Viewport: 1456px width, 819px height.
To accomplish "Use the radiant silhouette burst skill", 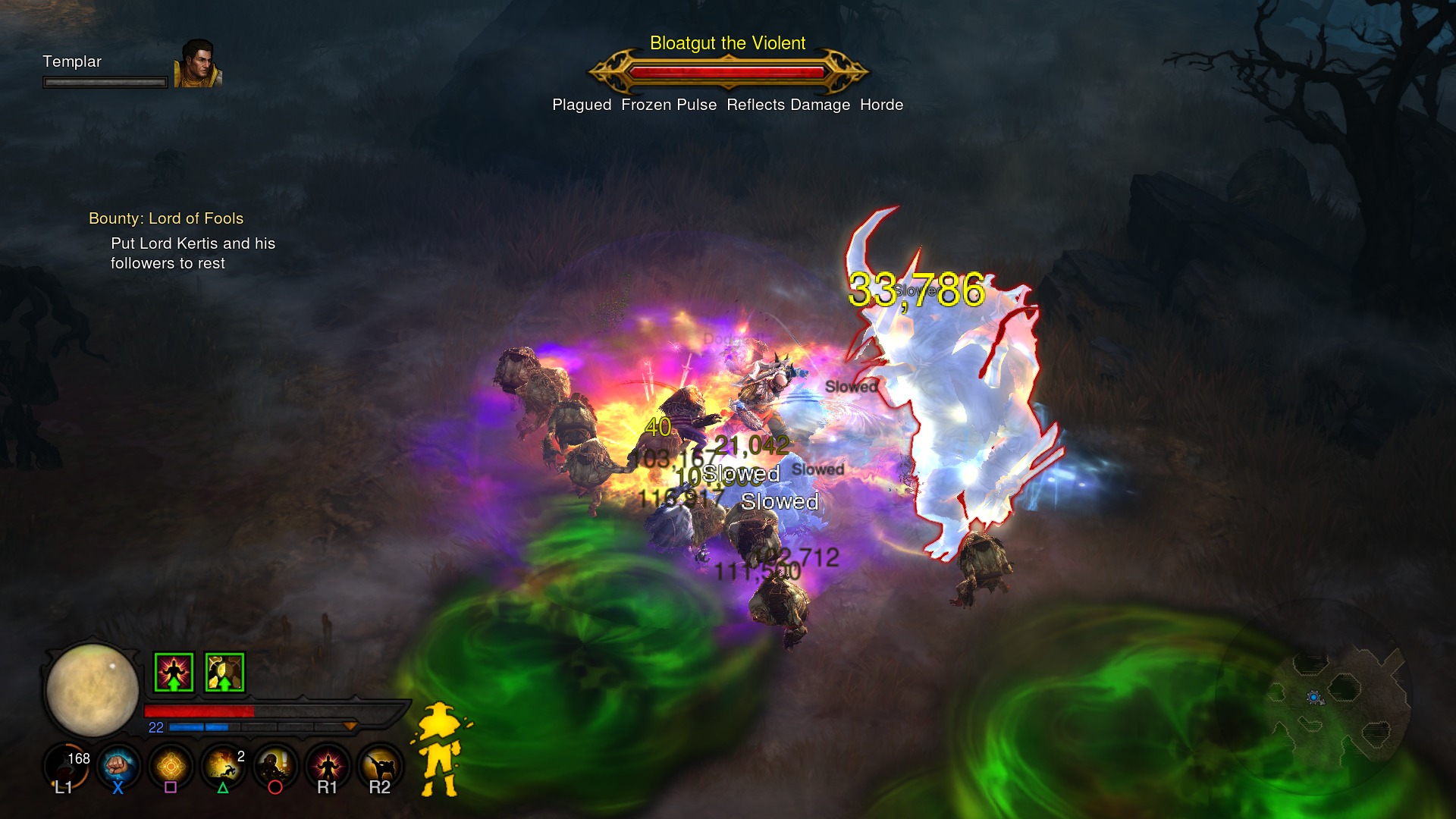I will coord(328,766).
